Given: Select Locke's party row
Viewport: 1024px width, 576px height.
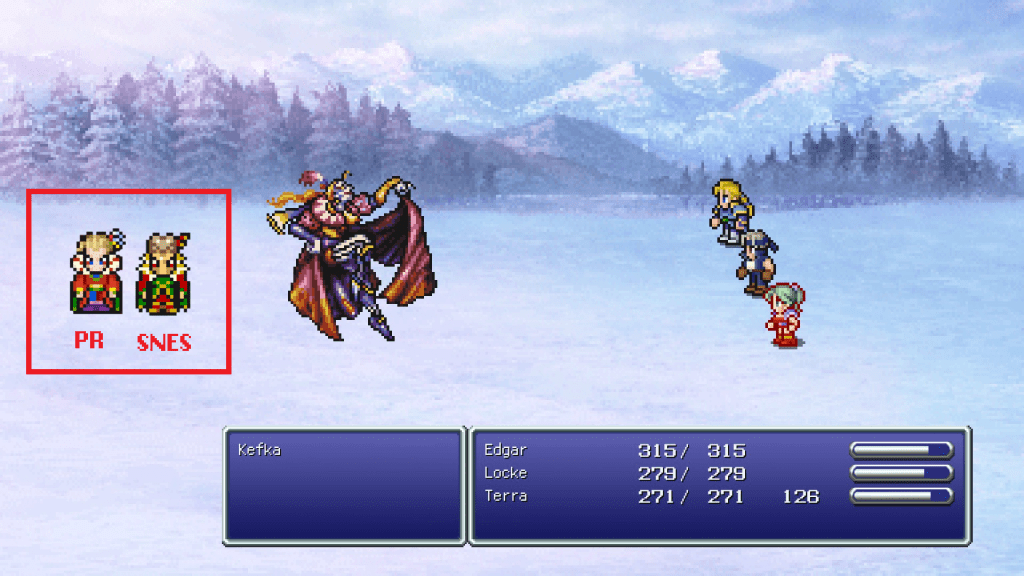Looking at the screenshot, I should [505, 473].
